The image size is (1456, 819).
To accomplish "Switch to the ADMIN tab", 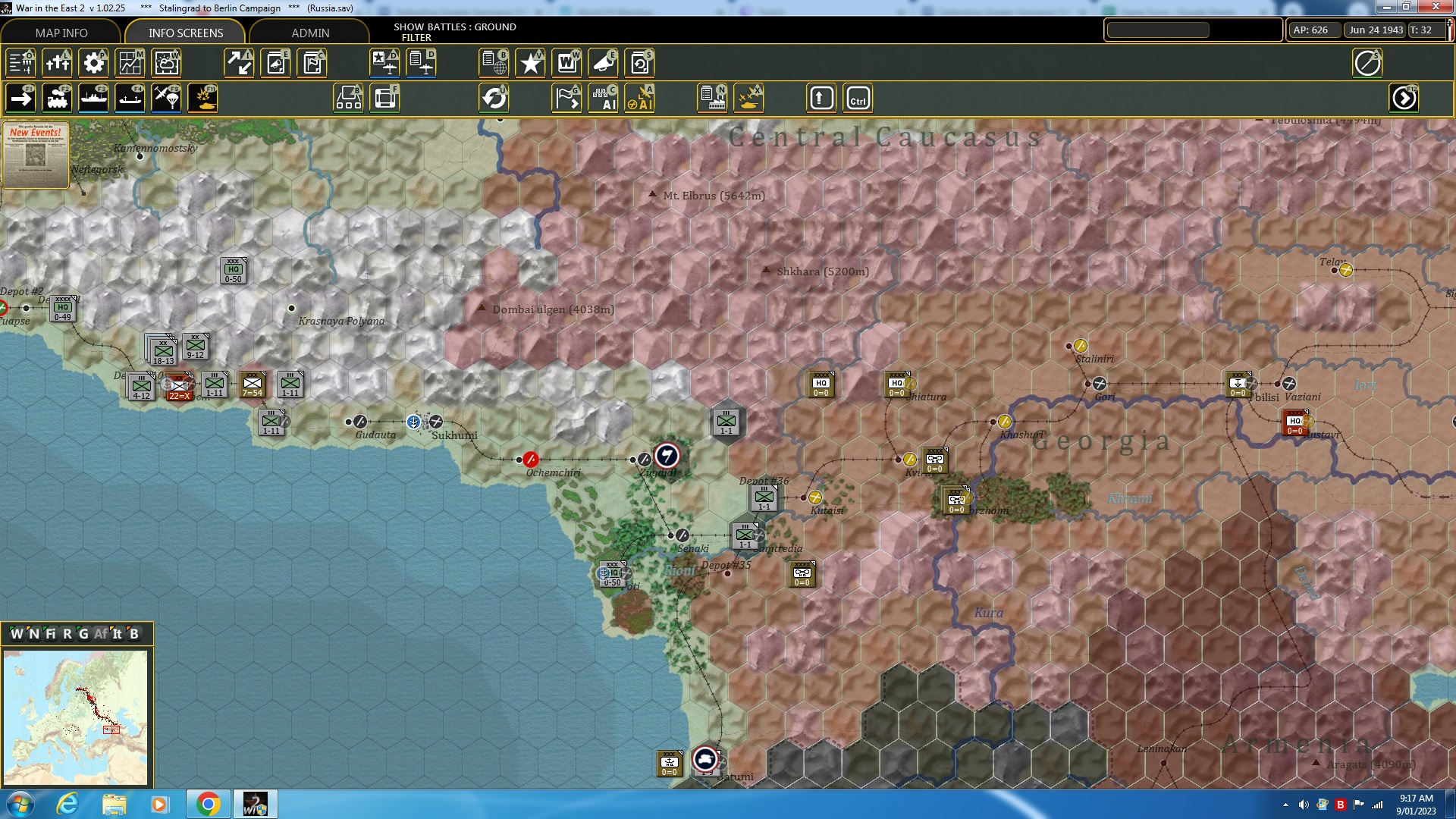I will [312, 33].
